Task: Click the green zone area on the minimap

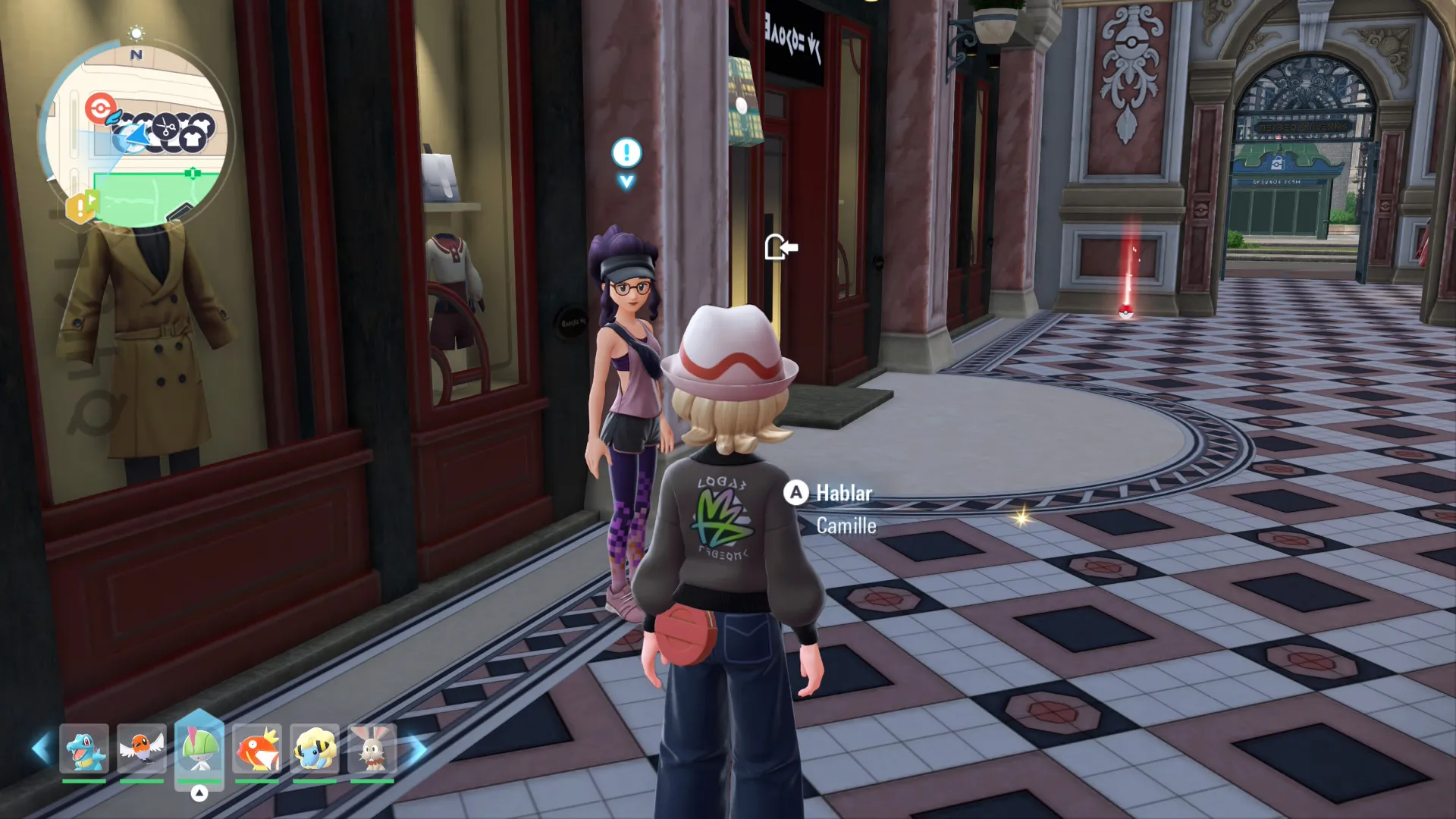Action: point(152,199)
